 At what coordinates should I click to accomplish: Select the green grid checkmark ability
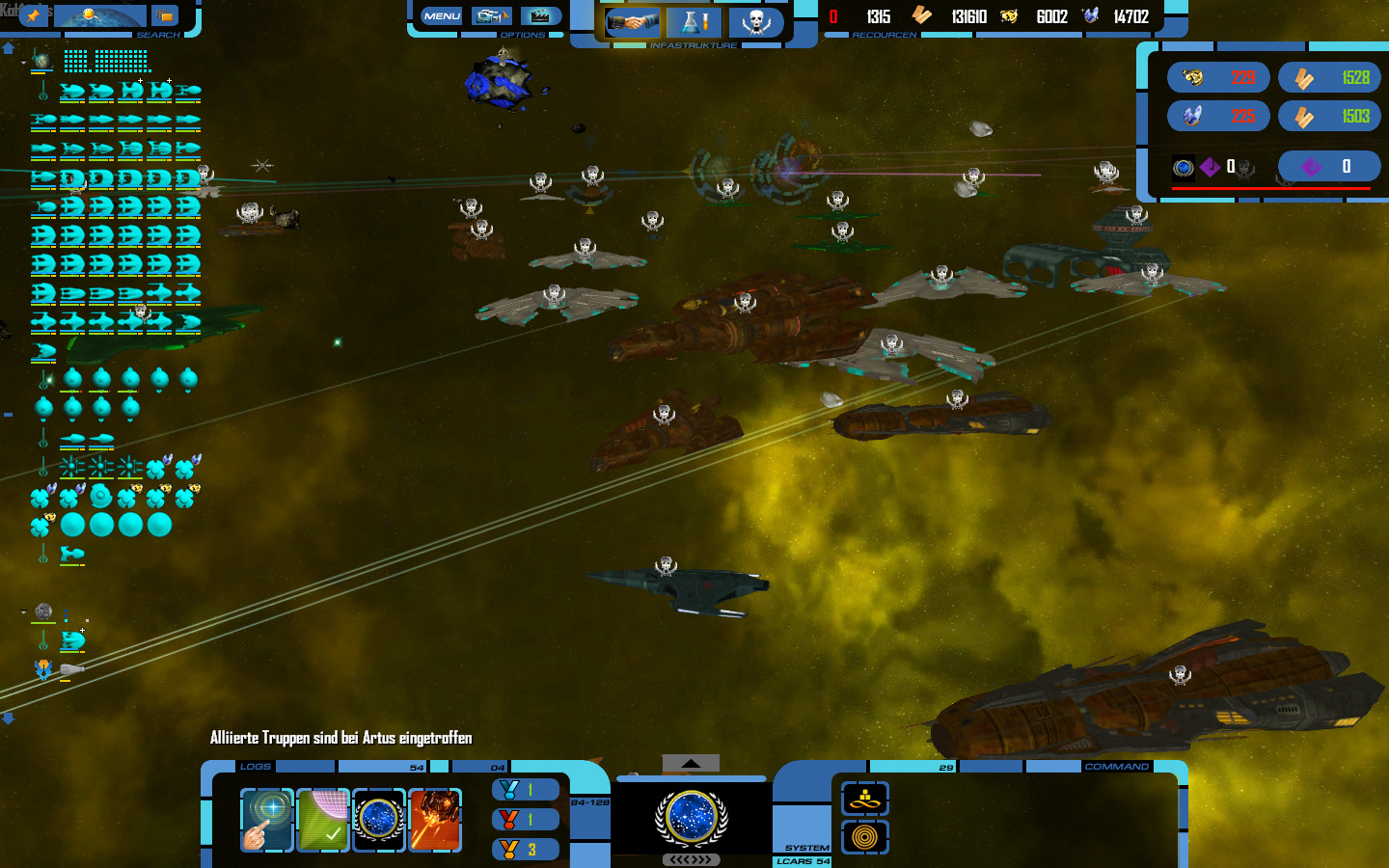[322, 820]
